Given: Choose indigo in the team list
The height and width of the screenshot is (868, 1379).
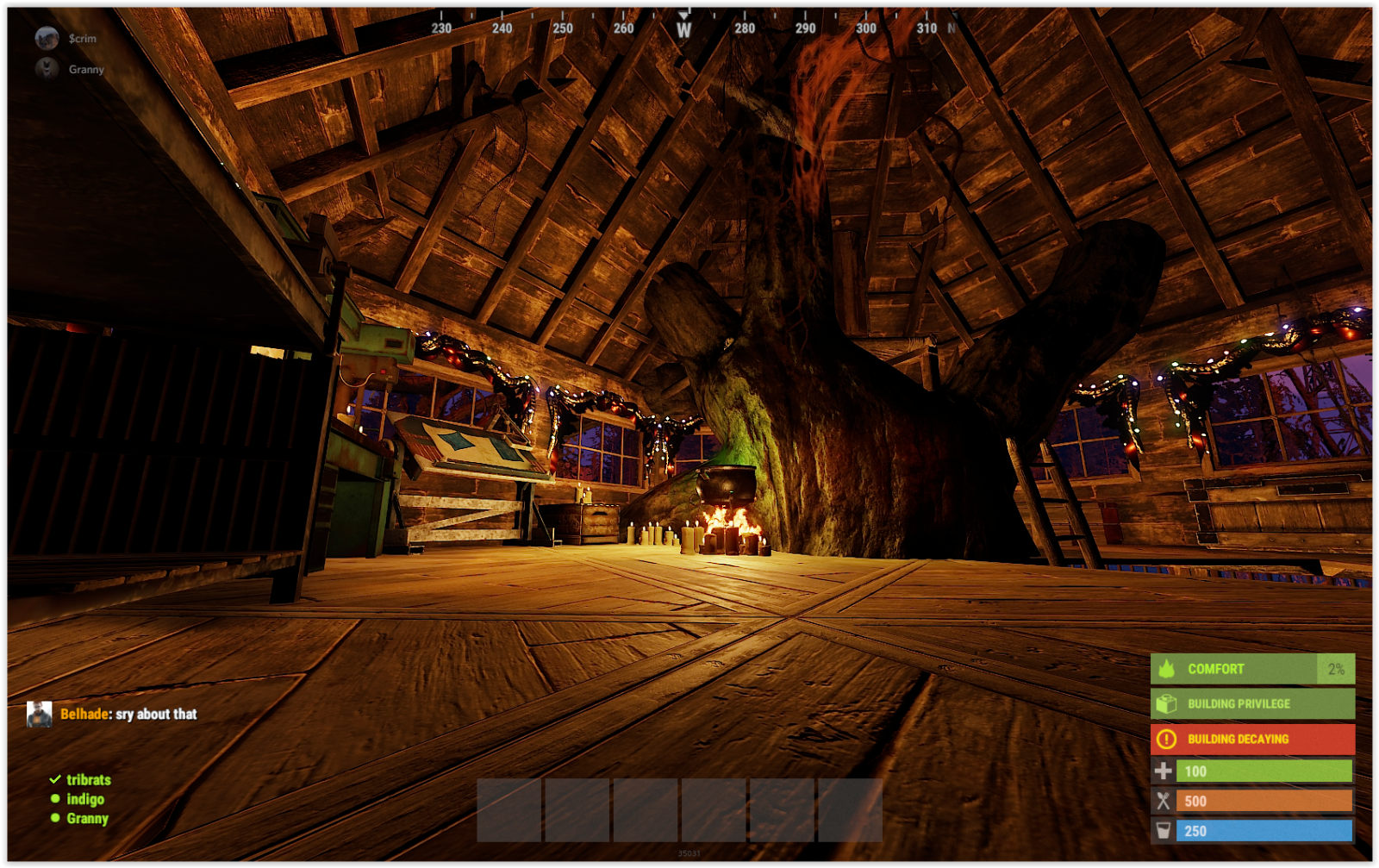Looking at the screenshot, I should point(85,799).
